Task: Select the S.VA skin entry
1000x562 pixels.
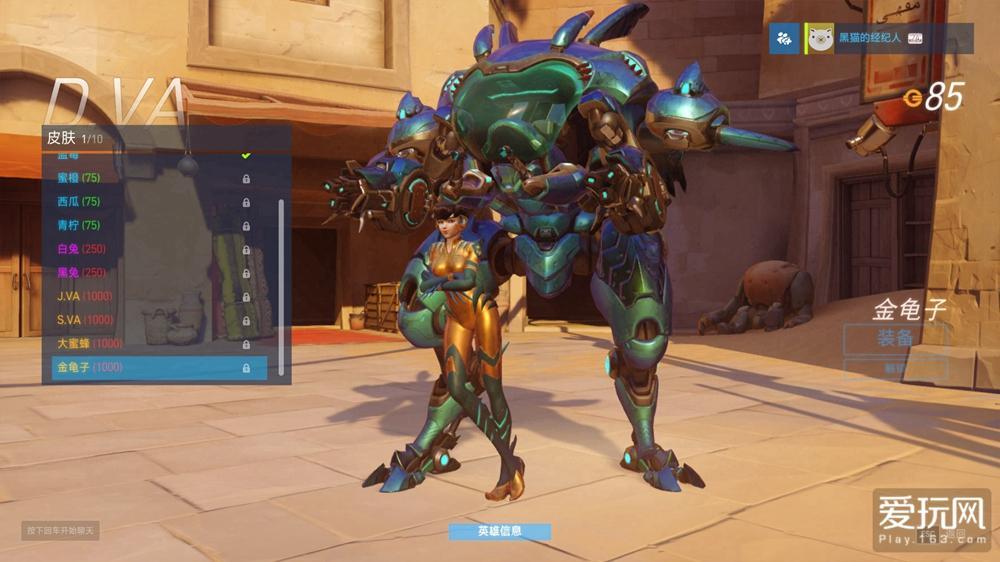Action: point(150,320)
